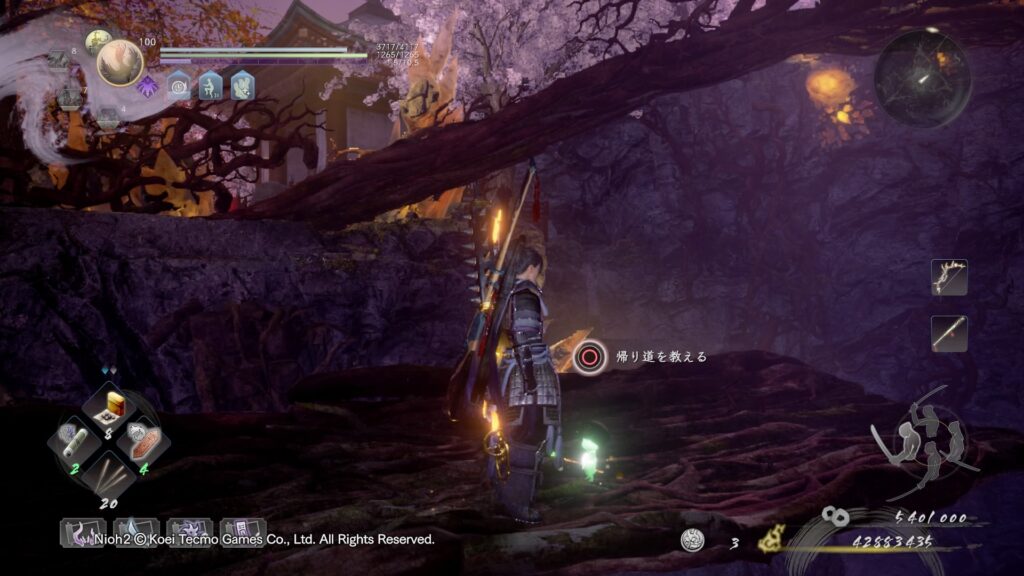Click the clock status buff icon
The image size is (1024, 576).
click(179, 86)
